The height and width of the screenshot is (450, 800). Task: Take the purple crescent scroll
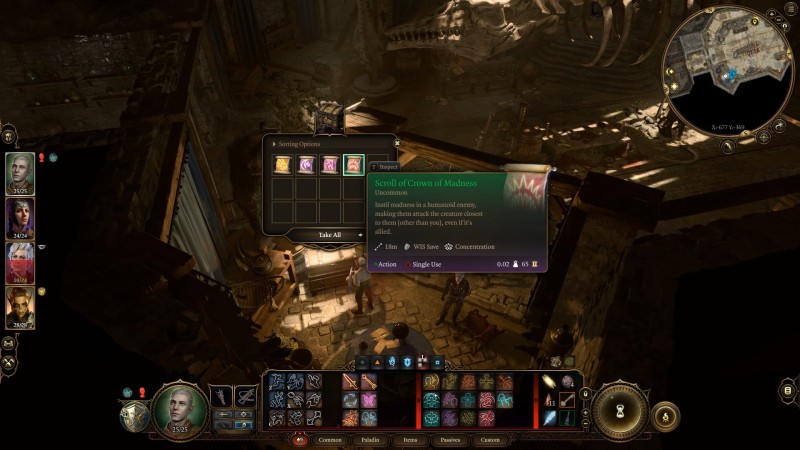click(306, 164)
